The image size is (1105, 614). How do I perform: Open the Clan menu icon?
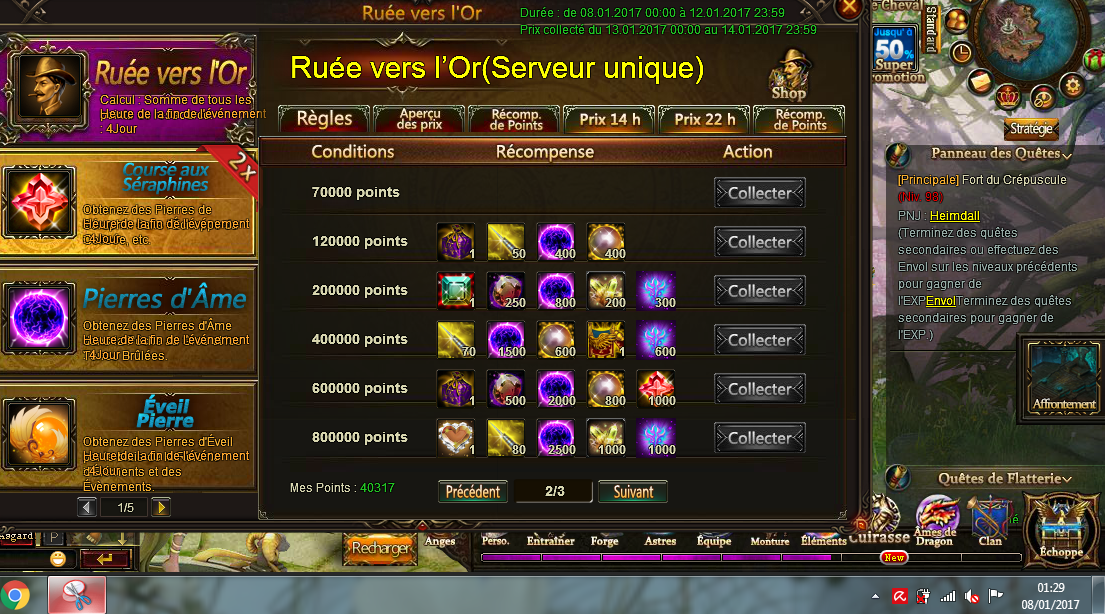[990, 521]
